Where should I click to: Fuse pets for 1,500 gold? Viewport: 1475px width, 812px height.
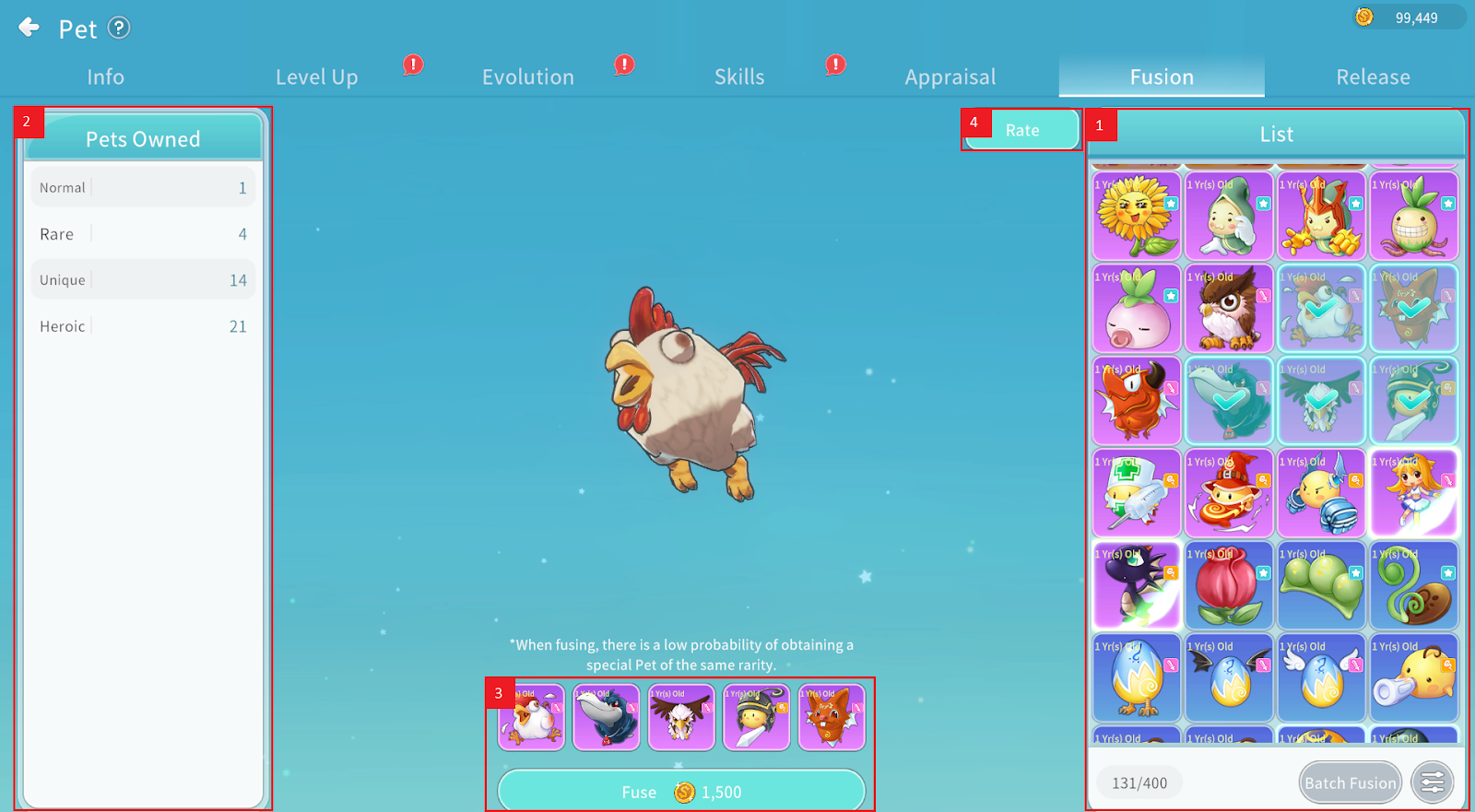[x=681, y=792]
